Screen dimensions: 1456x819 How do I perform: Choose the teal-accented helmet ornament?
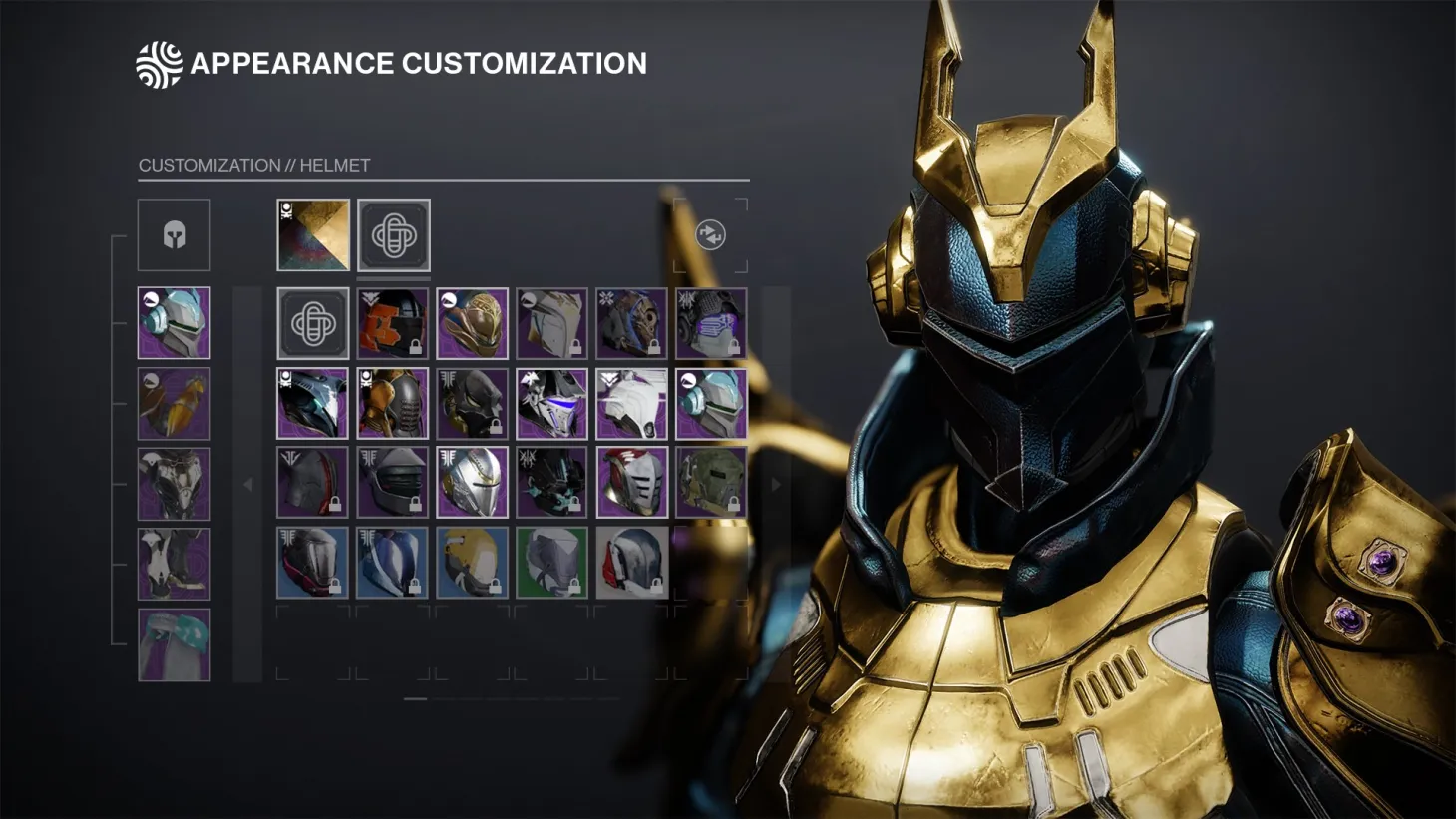click(712, 403)
